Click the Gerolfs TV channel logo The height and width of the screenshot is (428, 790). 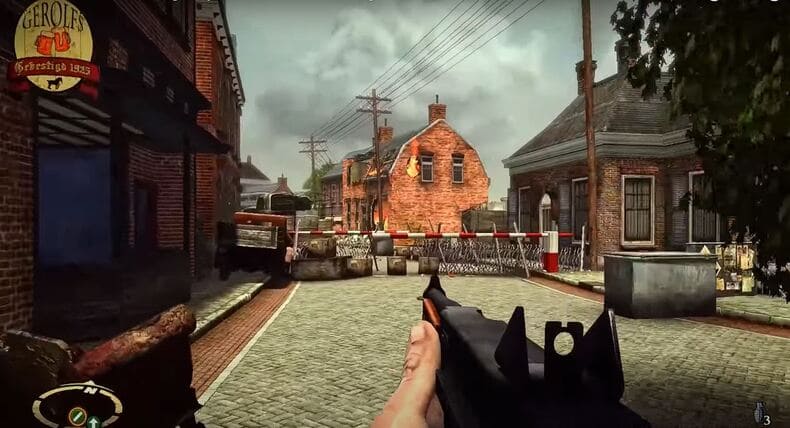(53, 47)
